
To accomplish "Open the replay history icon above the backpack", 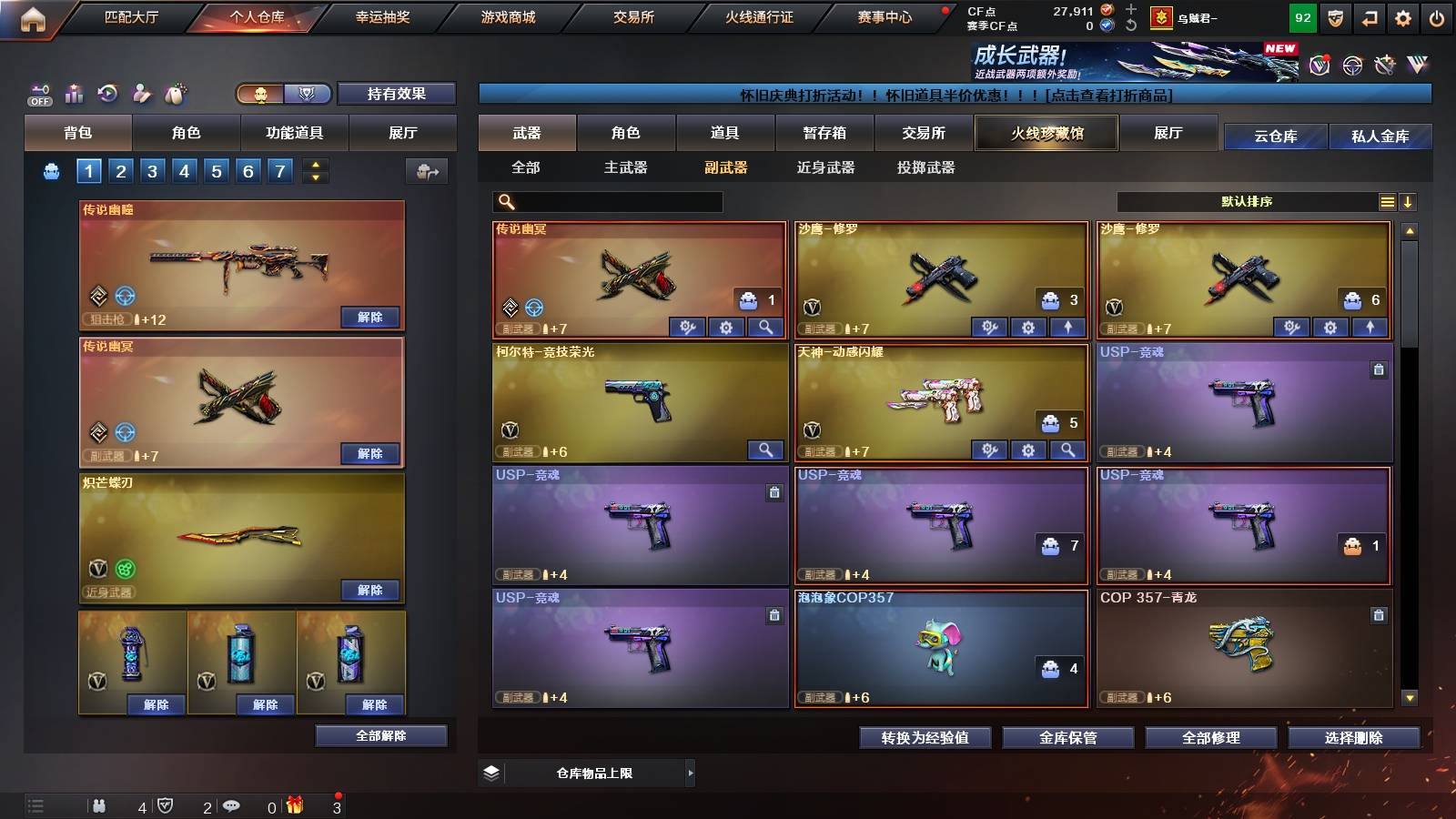I will point(108,93).
